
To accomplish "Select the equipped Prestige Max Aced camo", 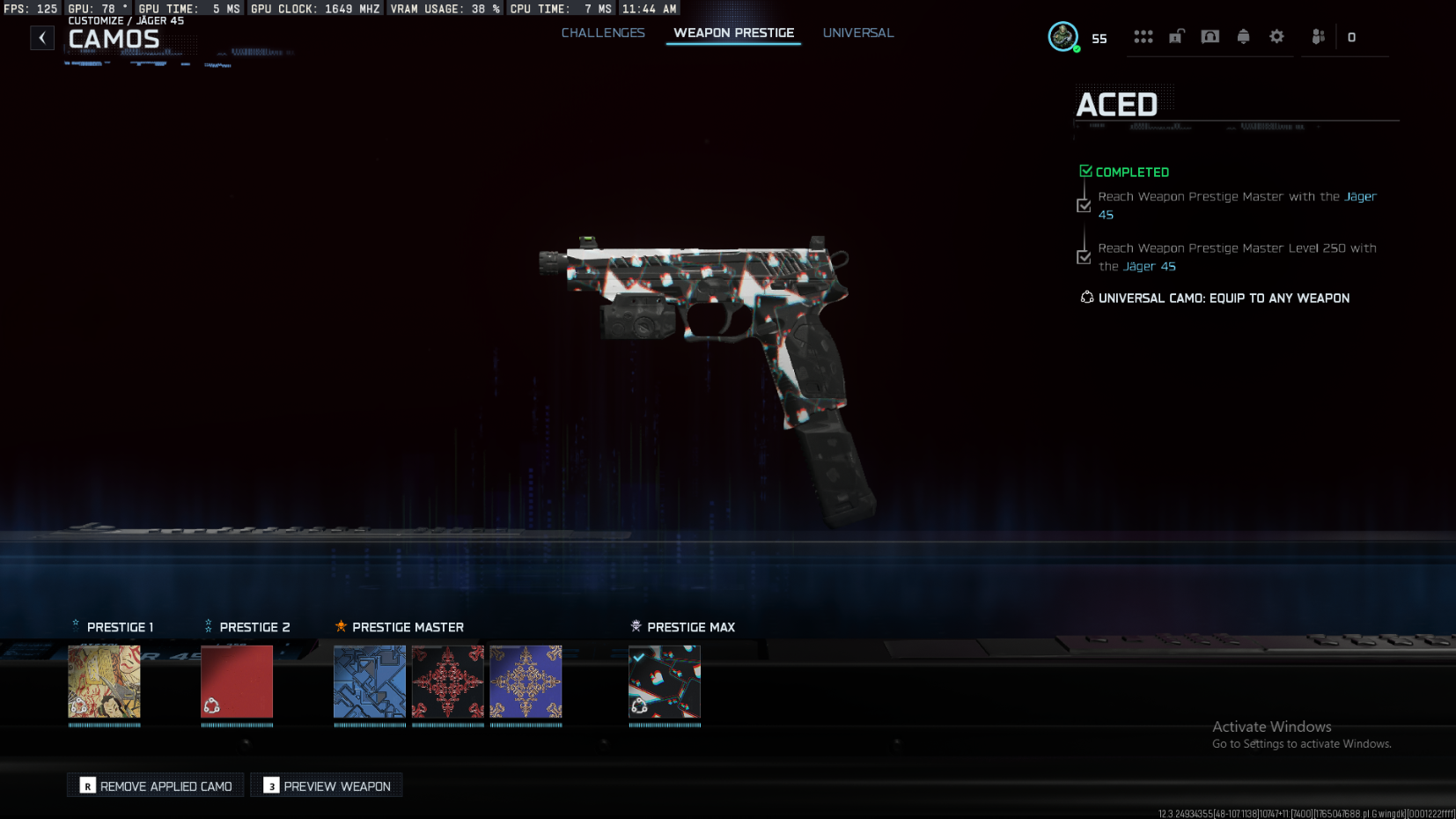I will [665, 682].
